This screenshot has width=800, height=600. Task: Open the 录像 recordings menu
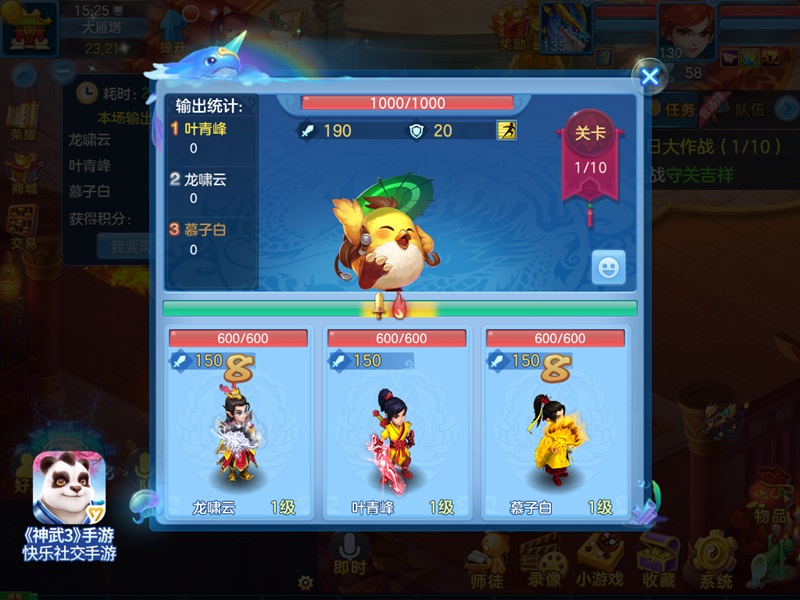(543, 558)
